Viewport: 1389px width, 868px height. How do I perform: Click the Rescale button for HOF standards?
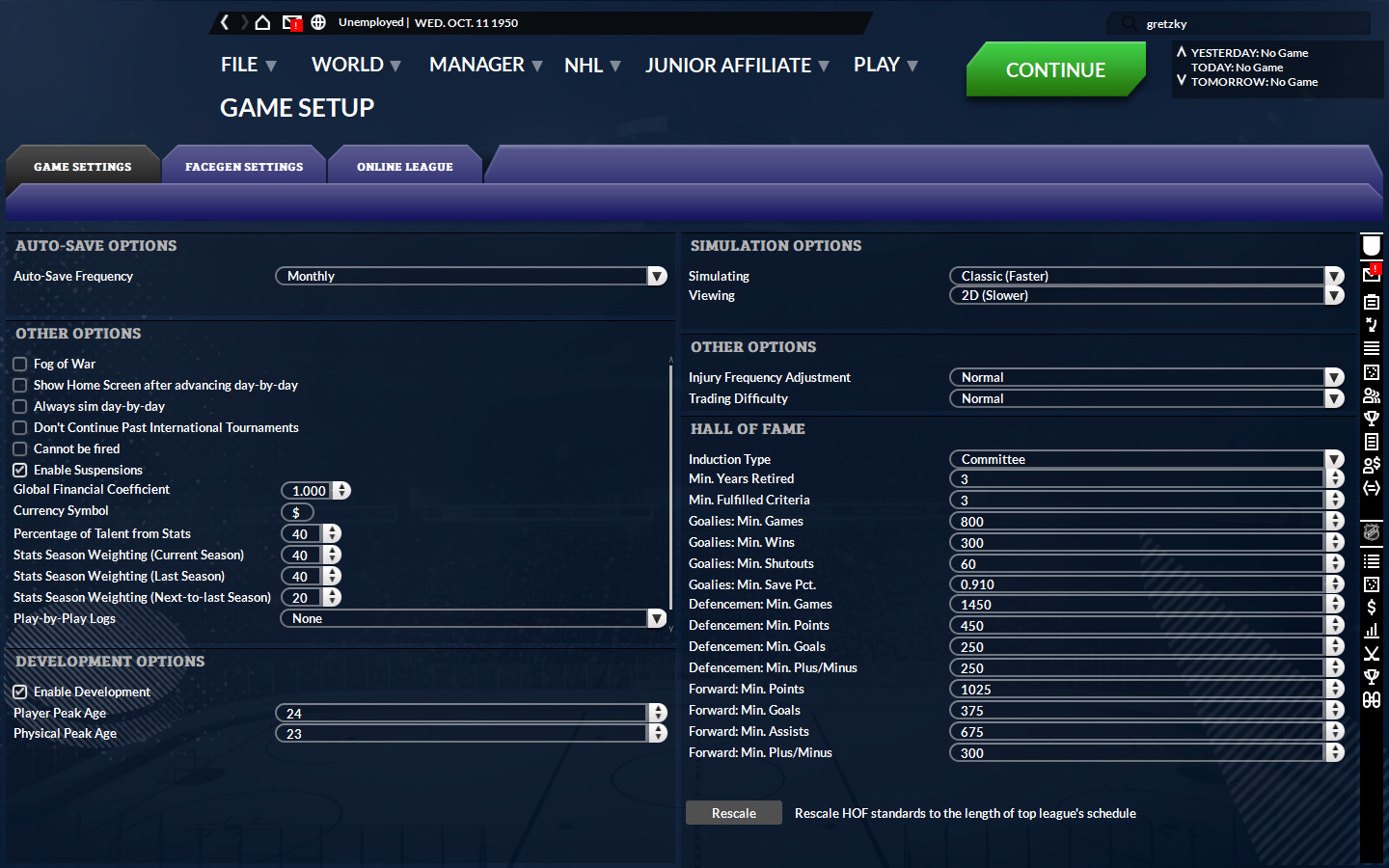click(x=733, y=812)
